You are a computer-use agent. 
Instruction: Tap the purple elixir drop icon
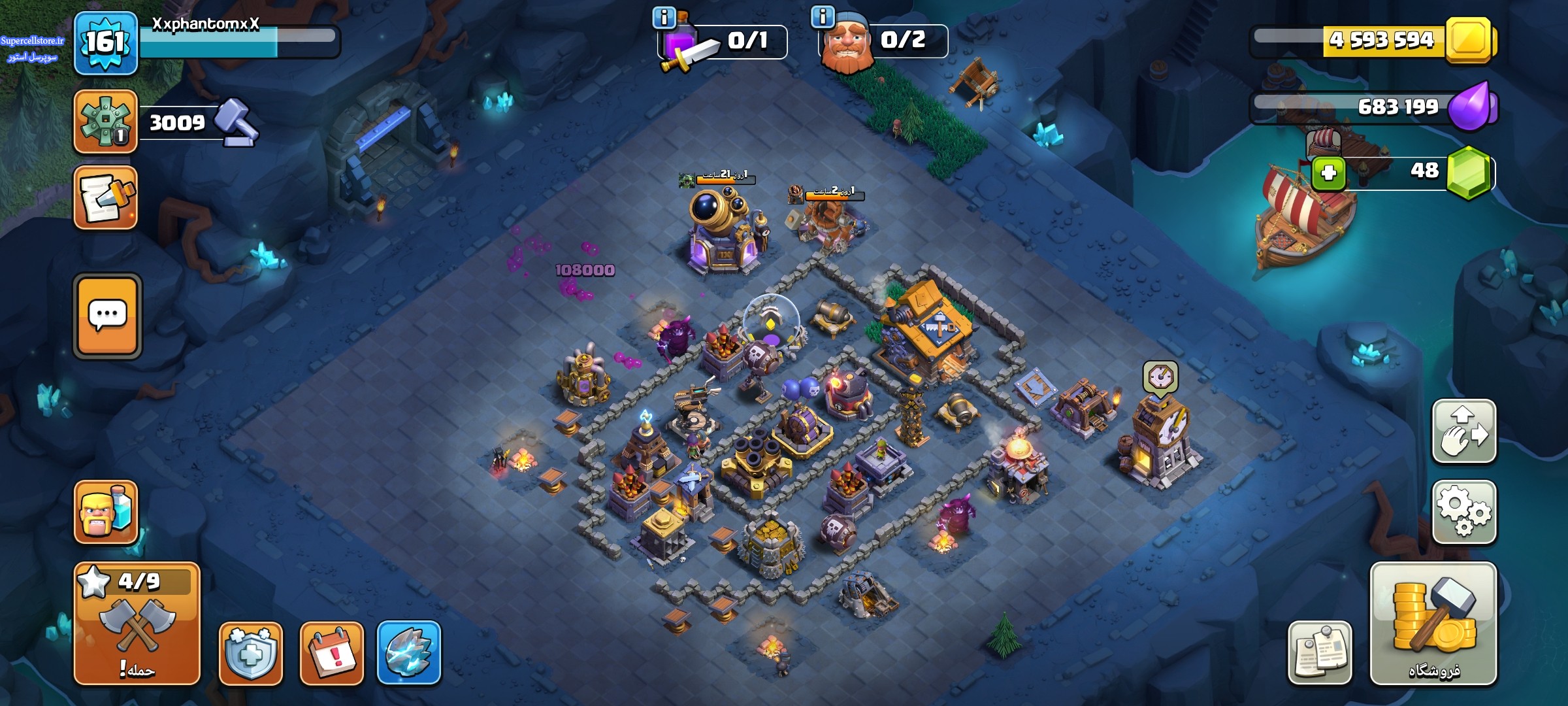1469,106
